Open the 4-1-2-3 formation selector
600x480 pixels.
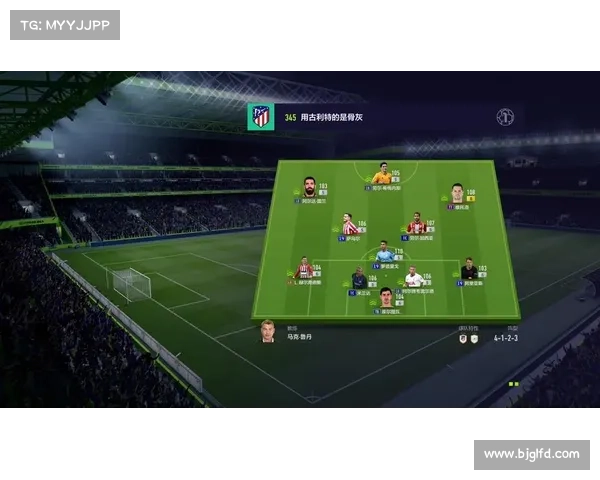tap(506, 338)
